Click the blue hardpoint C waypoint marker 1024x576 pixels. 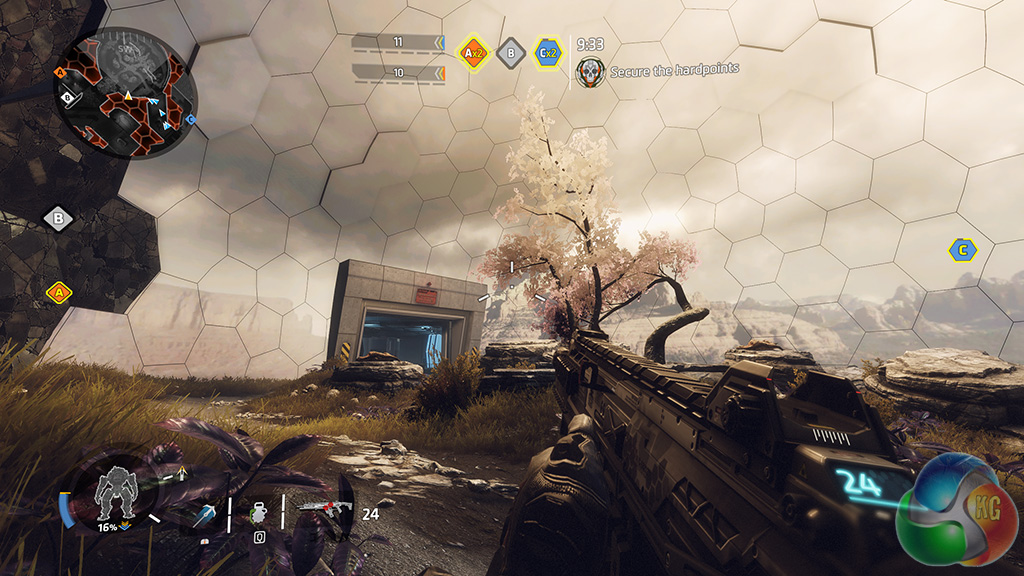coord(962,250)
